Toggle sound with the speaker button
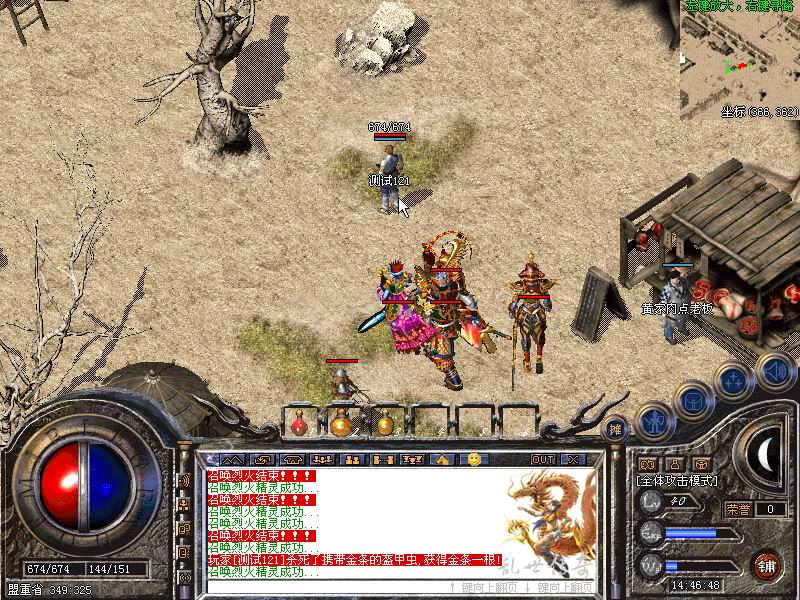Screen dimensions: 800x600 pos(775,368)
